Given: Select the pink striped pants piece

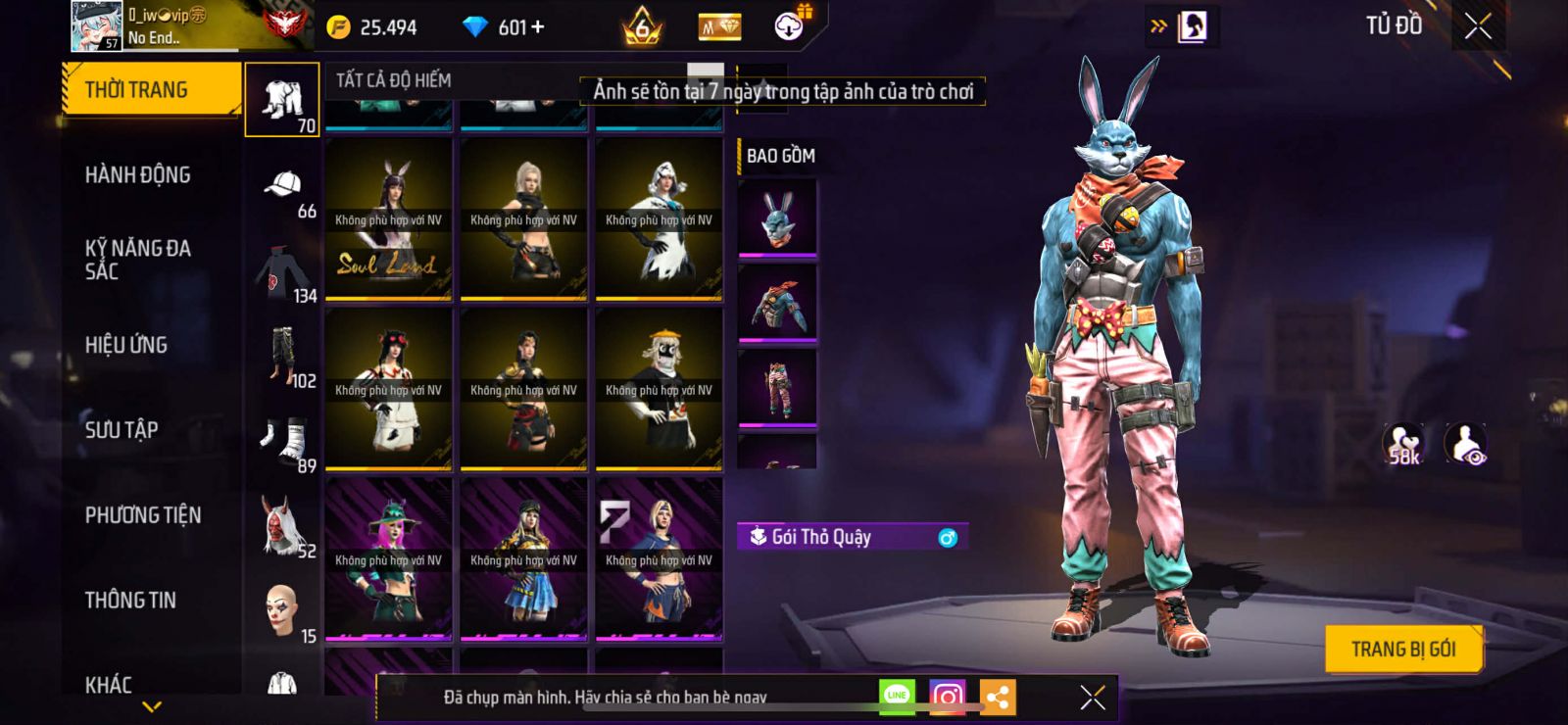Looking at the screenshot, I should tap(777, 388).
